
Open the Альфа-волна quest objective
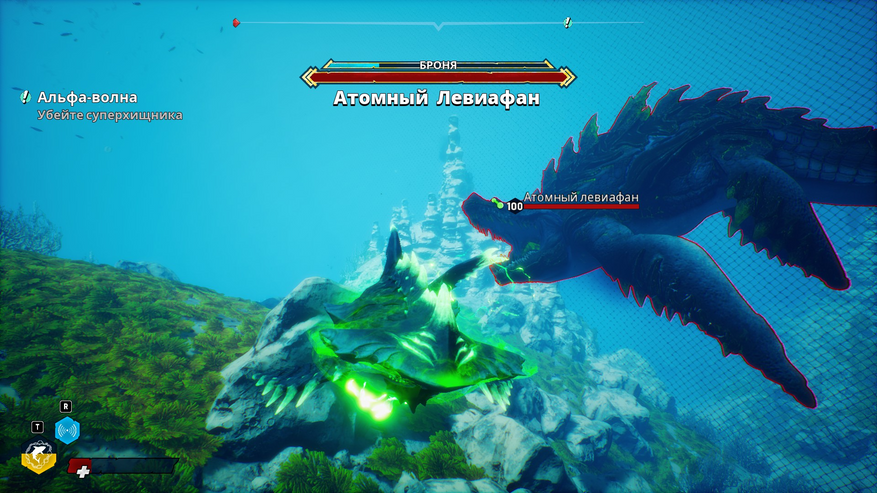point(87,98)
